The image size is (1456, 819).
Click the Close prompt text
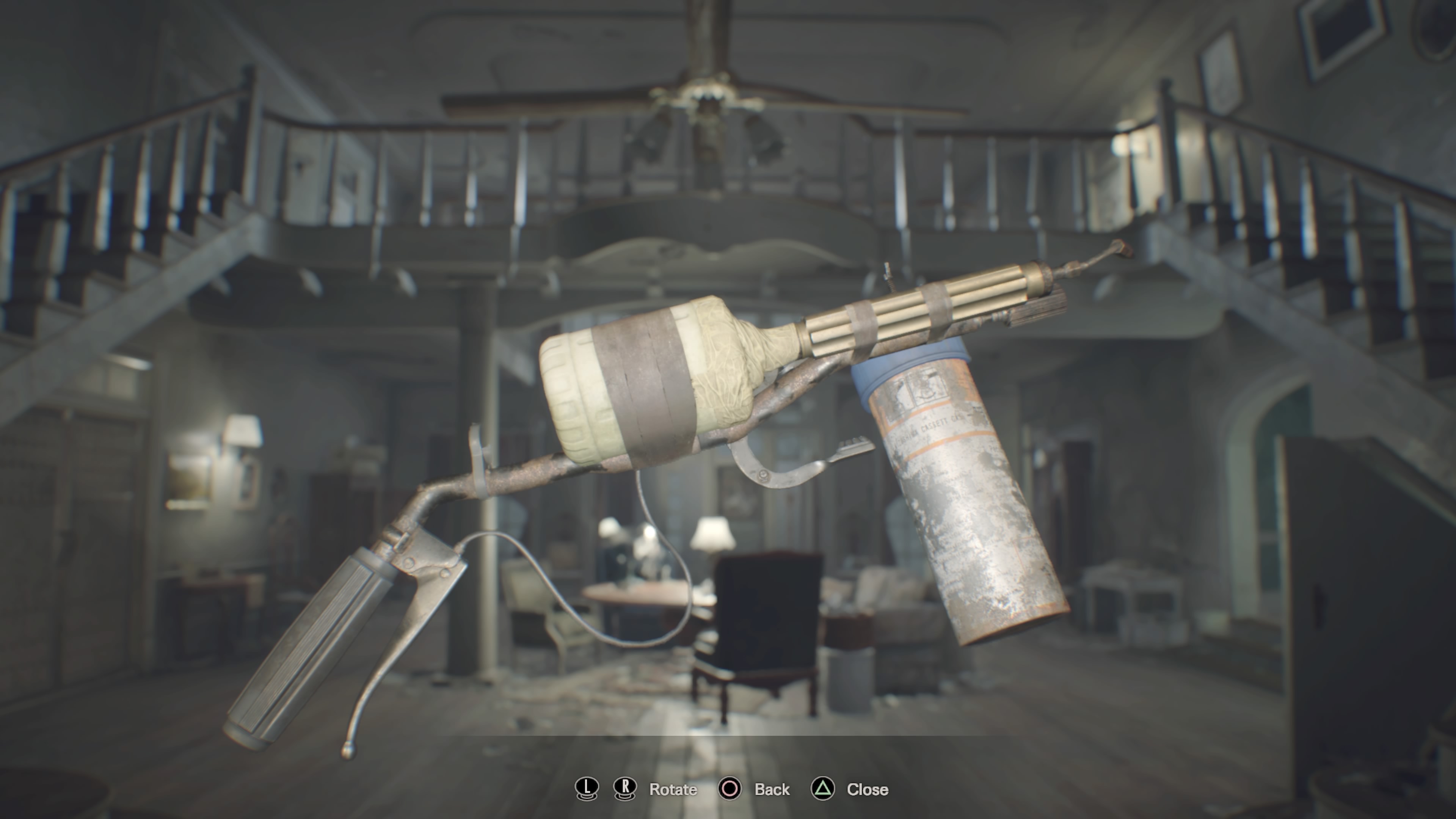866,789
